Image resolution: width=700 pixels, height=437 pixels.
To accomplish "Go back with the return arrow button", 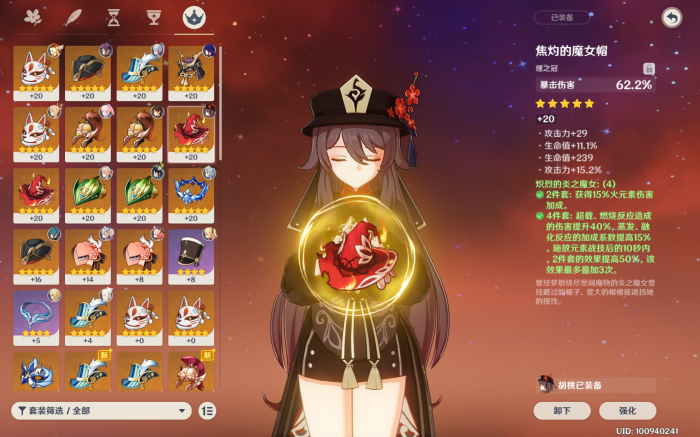I will pyautogui.click(x=670, y=17).
